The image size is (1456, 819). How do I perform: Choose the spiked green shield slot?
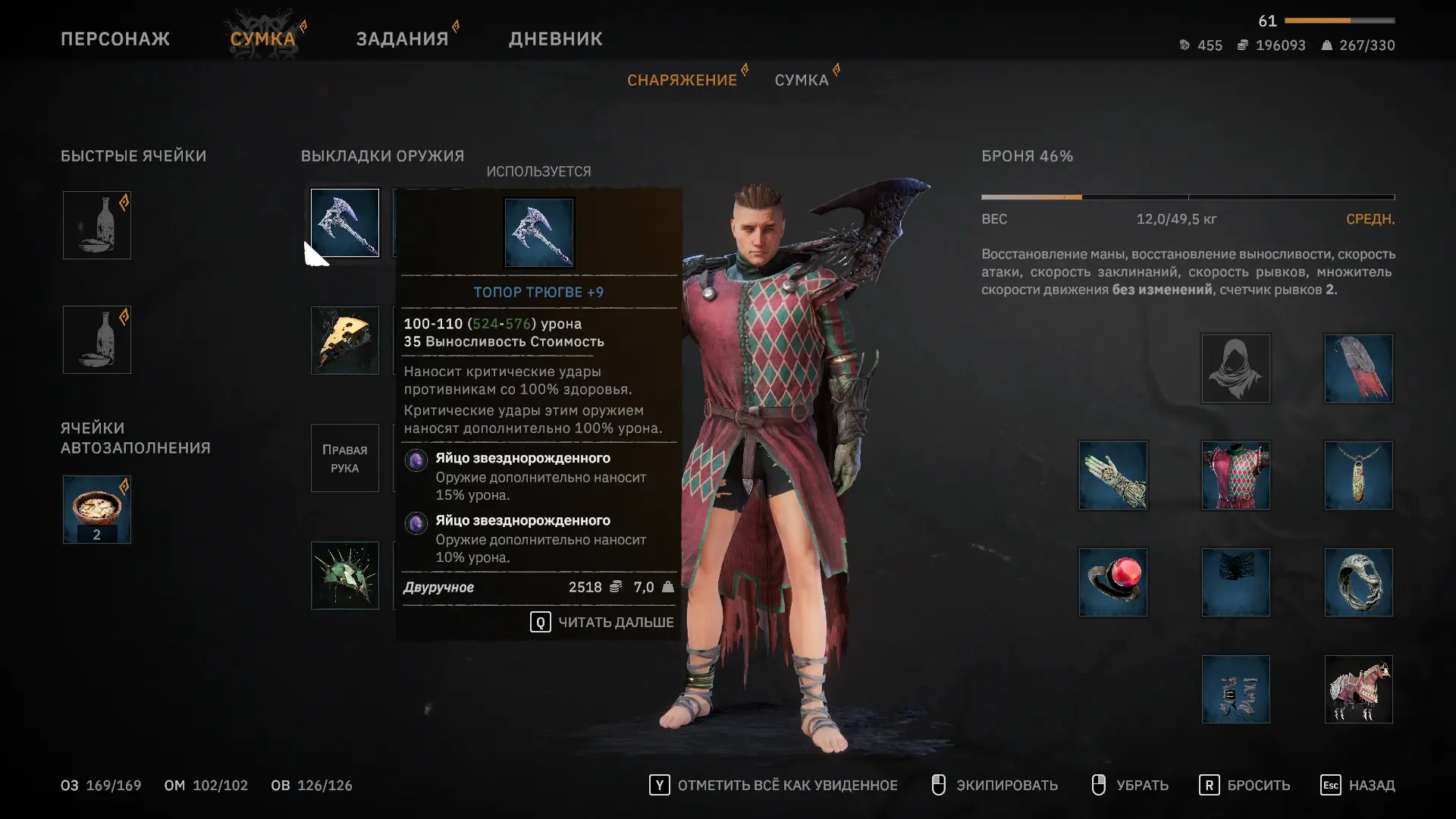(345, 576)
